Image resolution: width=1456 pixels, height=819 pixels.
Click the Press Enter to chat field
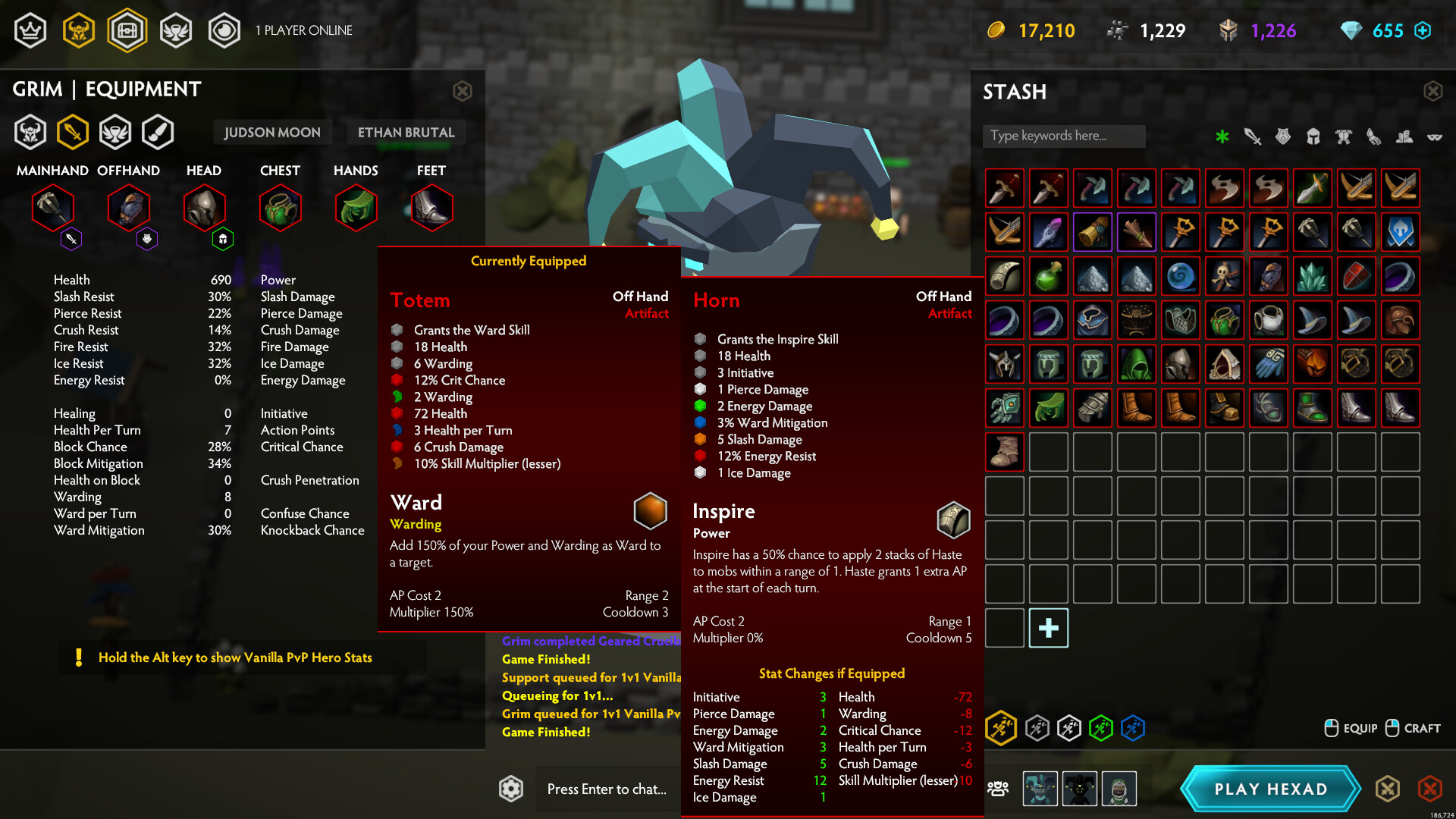pos(607,789)
